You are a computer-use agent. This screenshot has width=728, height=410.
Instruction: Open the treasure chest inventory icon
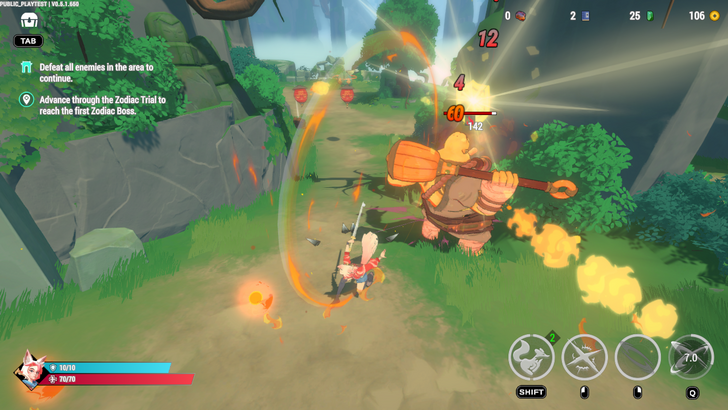point(28,20)
